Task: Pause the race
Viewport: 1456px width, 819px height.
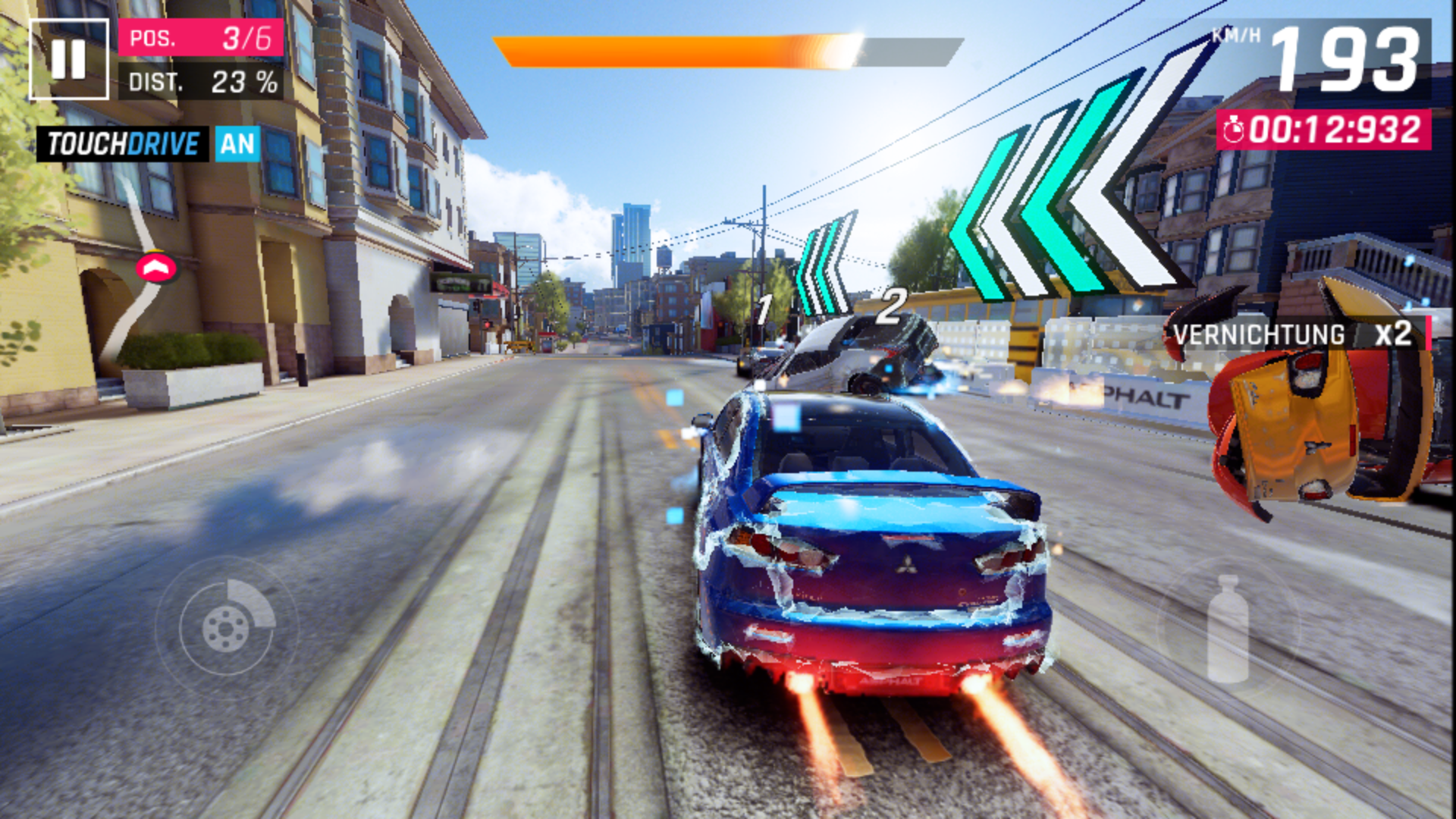Action: 68,59
